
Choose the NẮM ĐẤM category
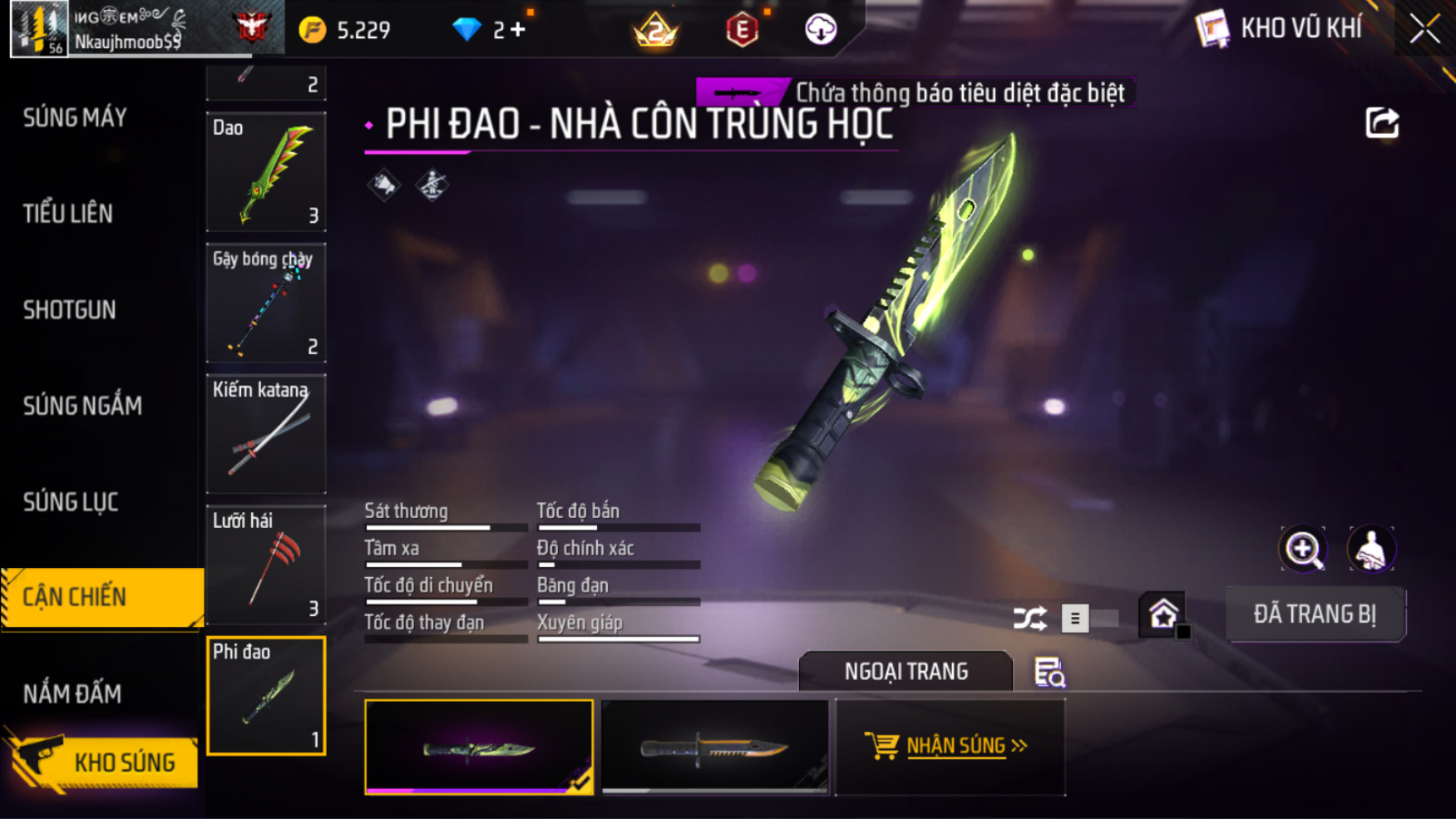[x=72, y=693]
